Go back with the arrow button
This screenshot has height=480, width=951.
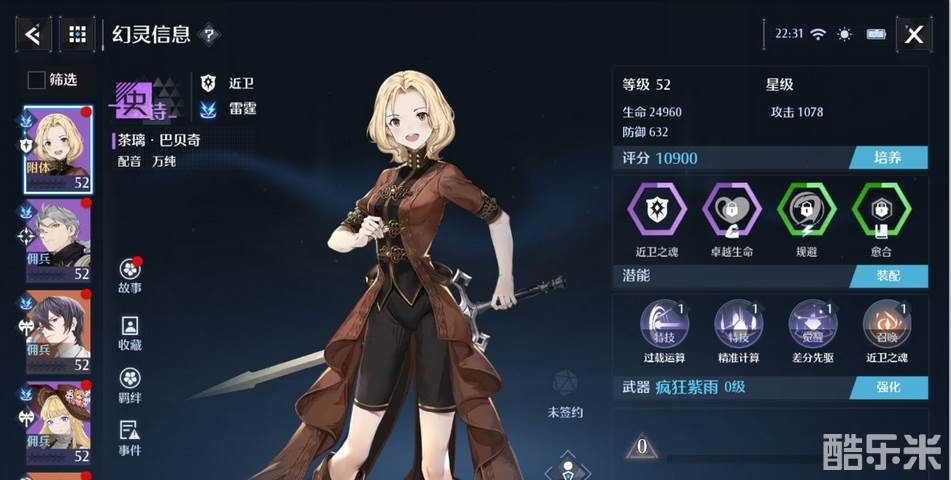32,35
